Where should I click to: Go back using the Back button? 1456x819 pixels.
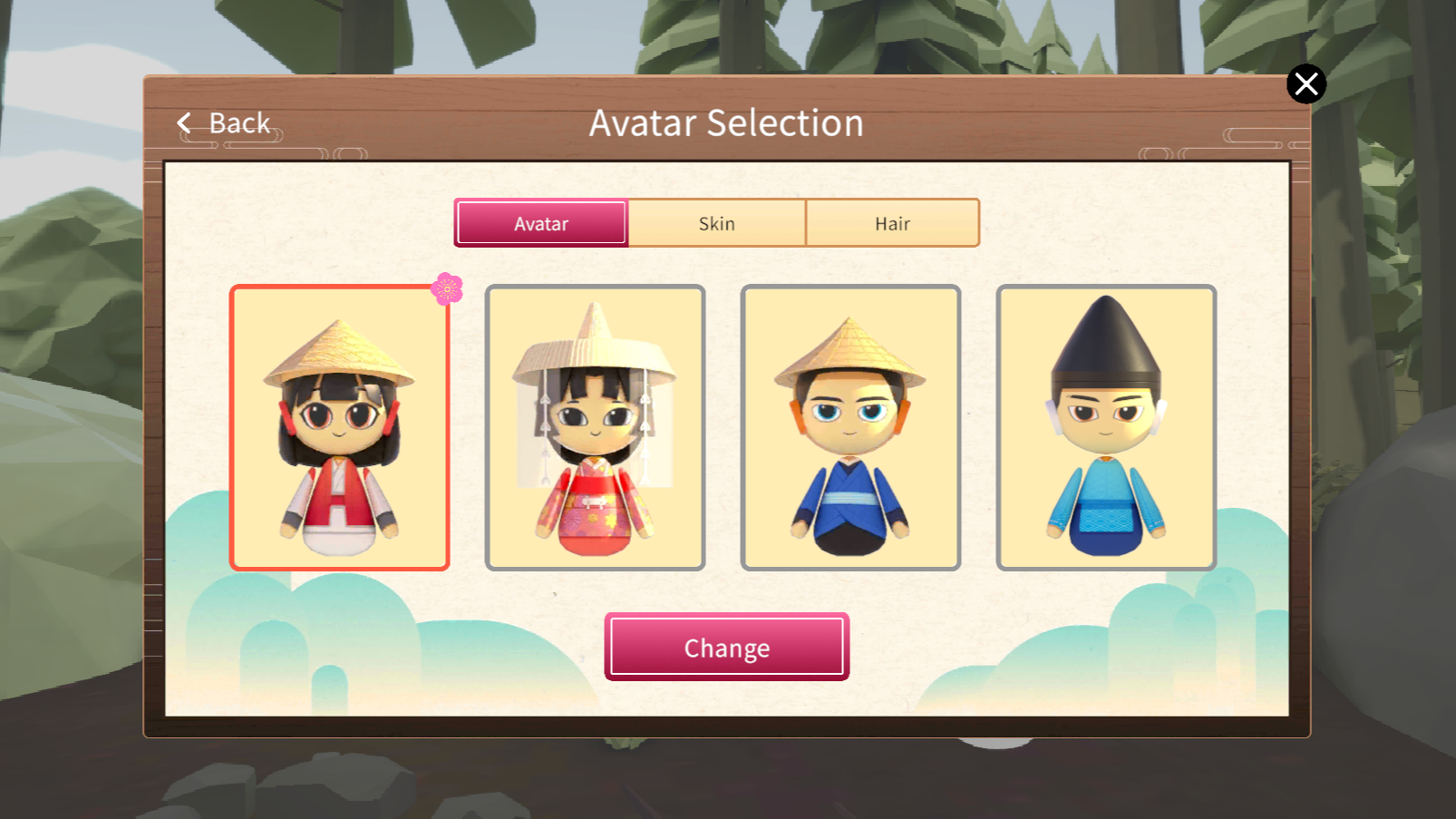[x=225, y=123]
